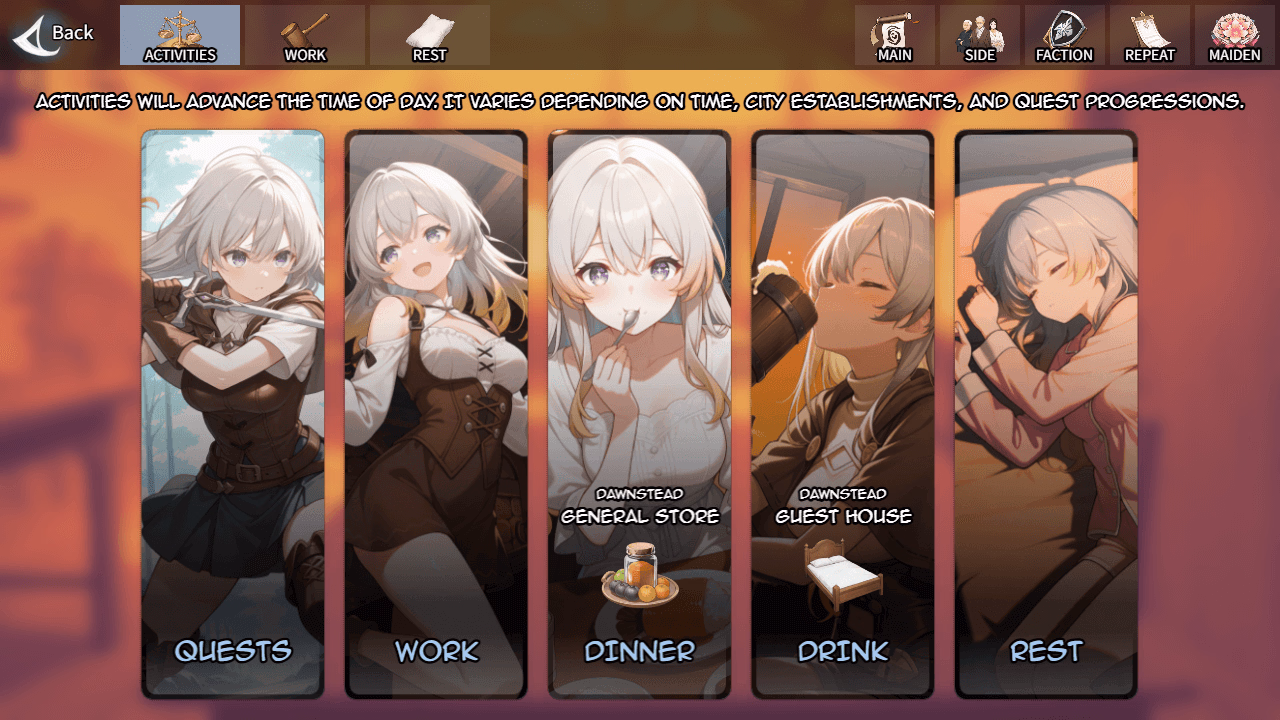Select the Dinner at General Store card

639,414
